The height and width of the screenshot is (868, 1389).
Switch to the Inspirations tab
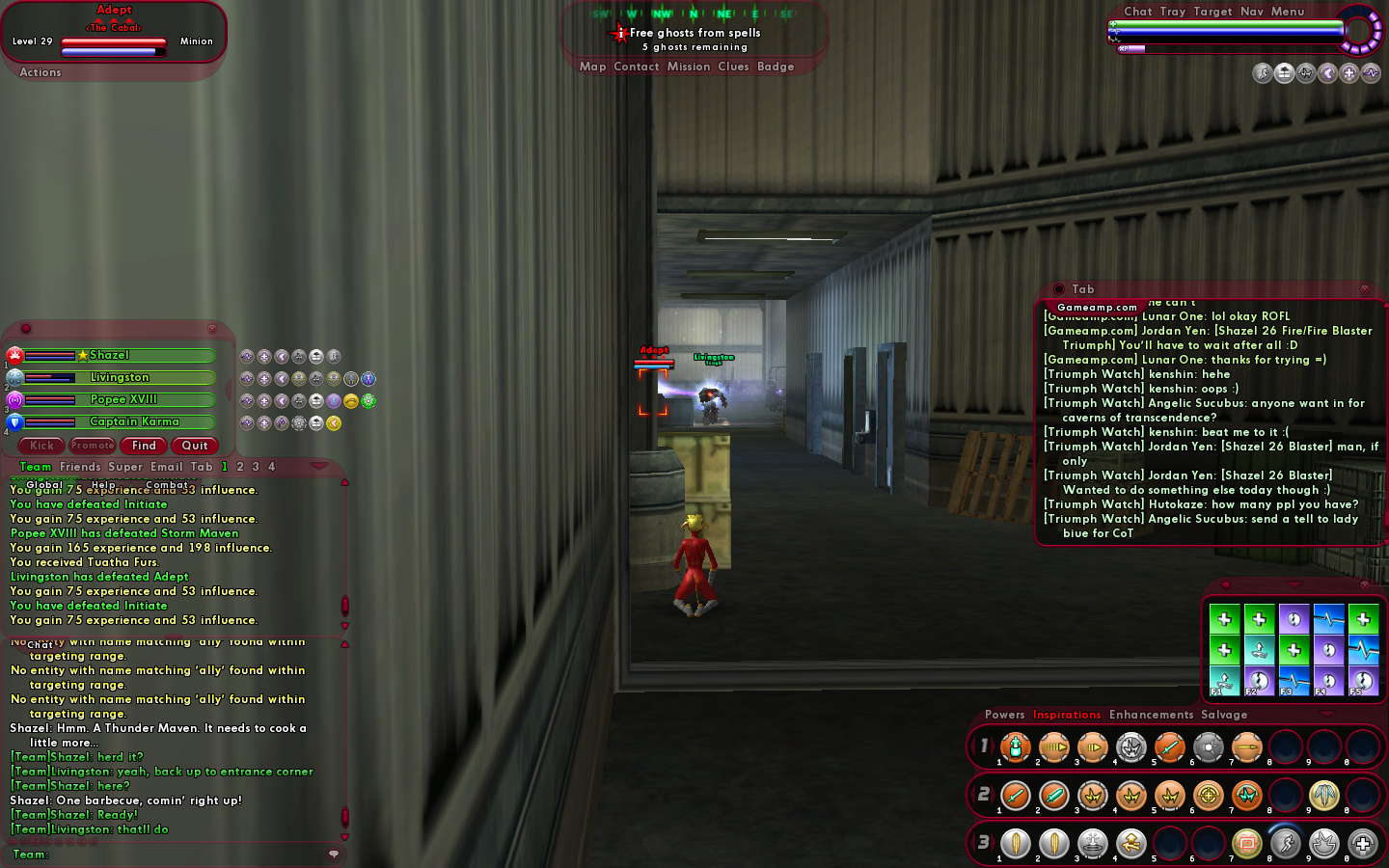pyautogui.click(x=1066, y=715)
